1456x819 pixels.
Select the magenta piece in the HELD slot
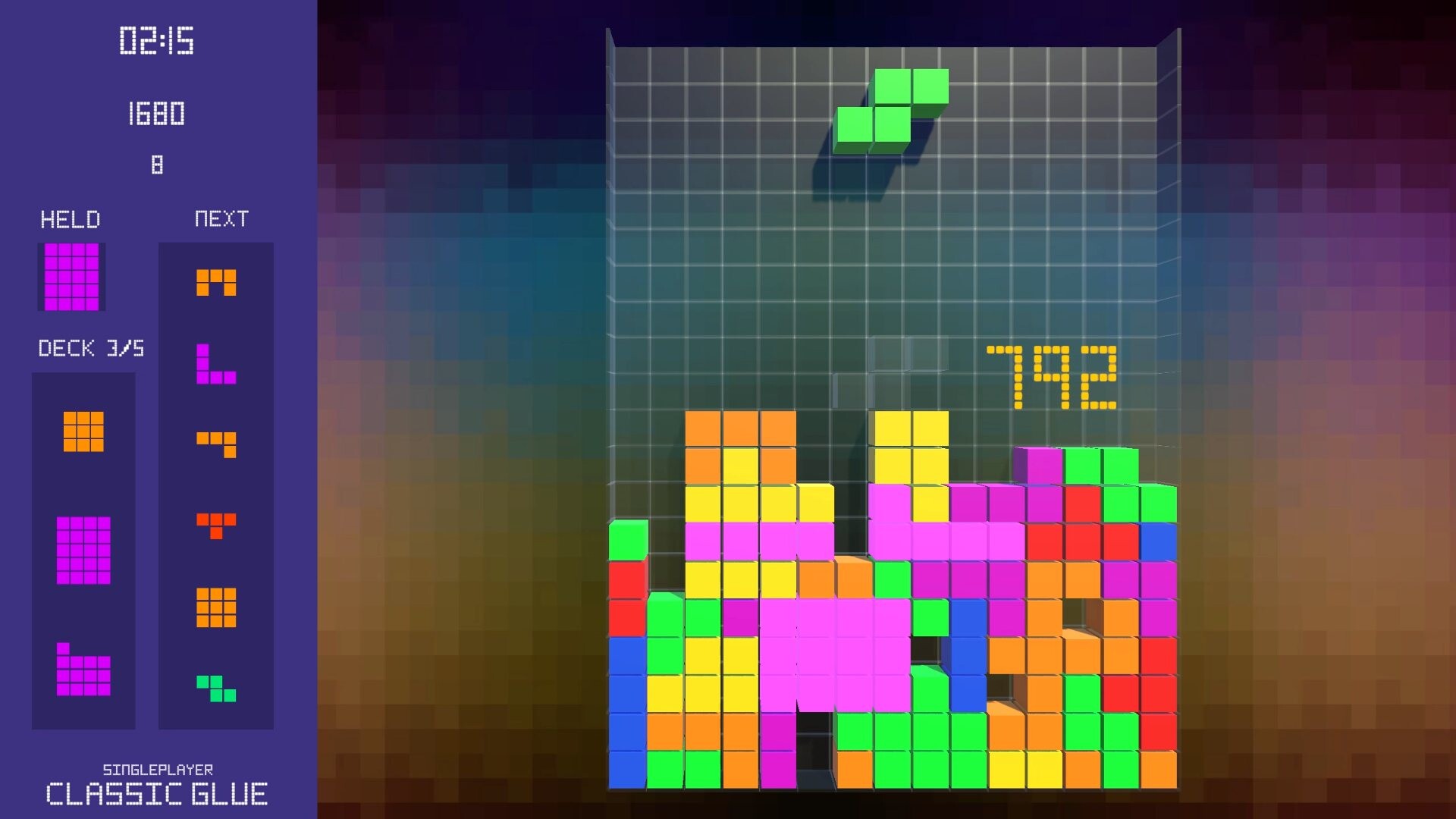click(71, 275)
